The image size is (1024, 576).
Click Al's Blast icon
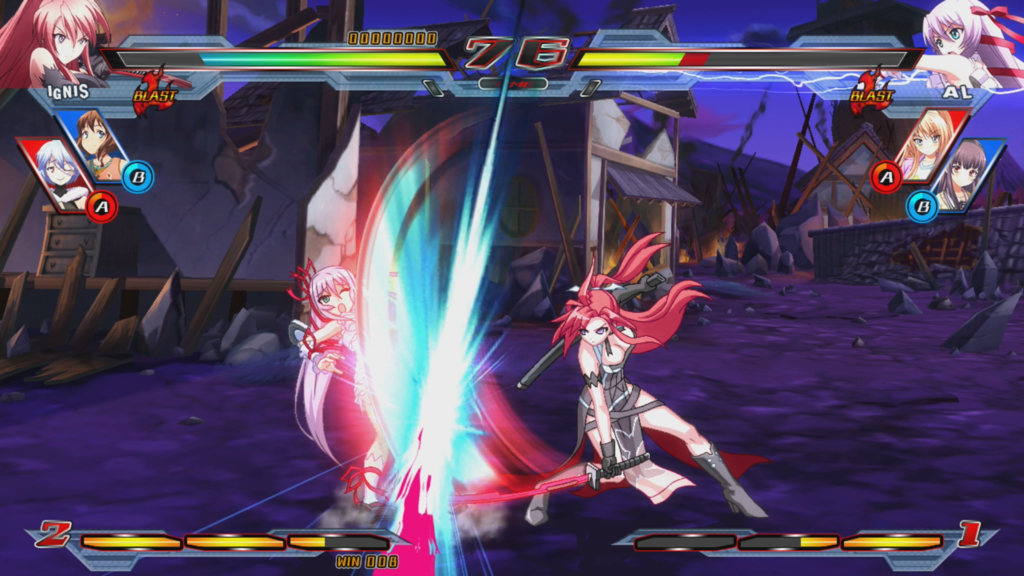click(x=870, y=91)
